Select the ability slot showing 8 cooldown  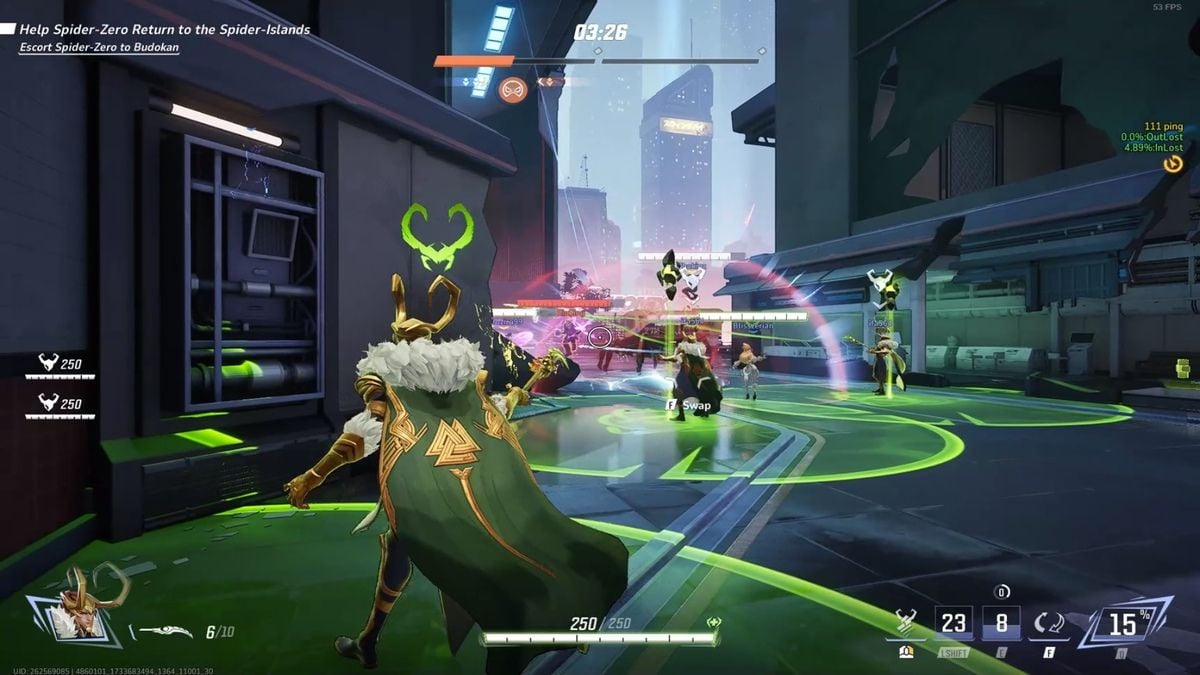[x=1001, y=624]
